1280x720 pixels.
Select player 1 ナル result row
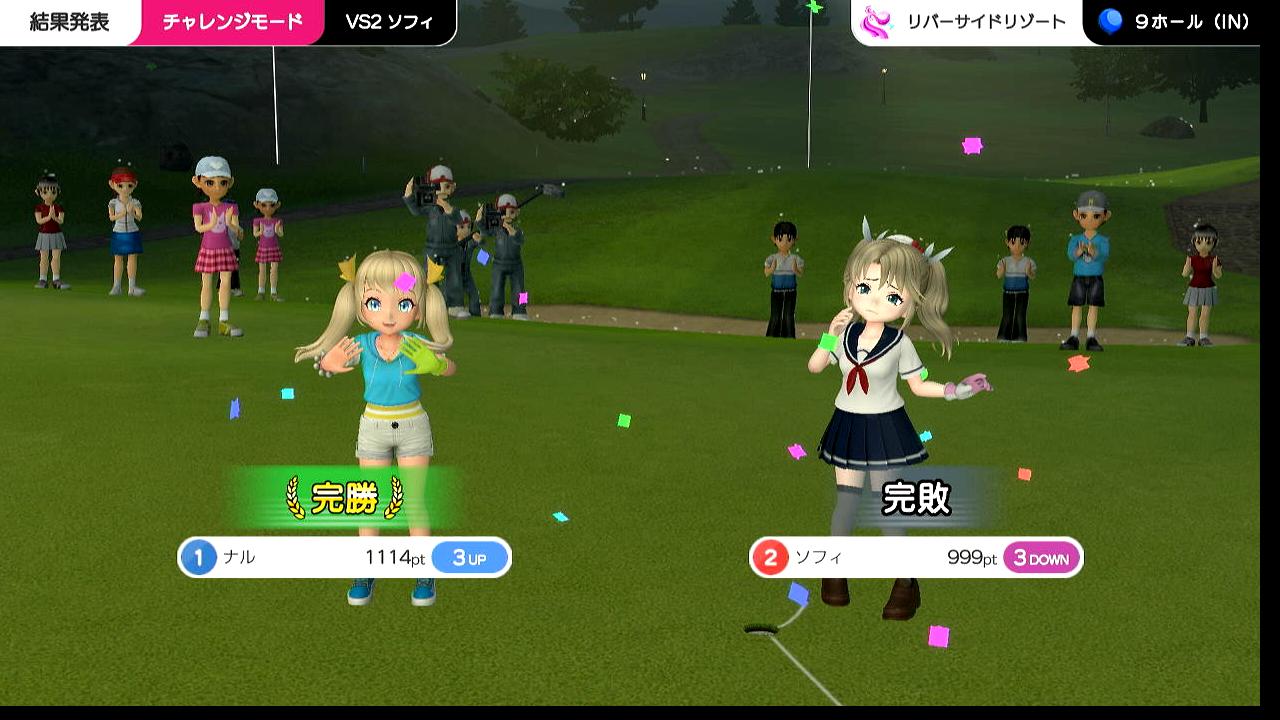pyautogui.click(x=344, y=558)
